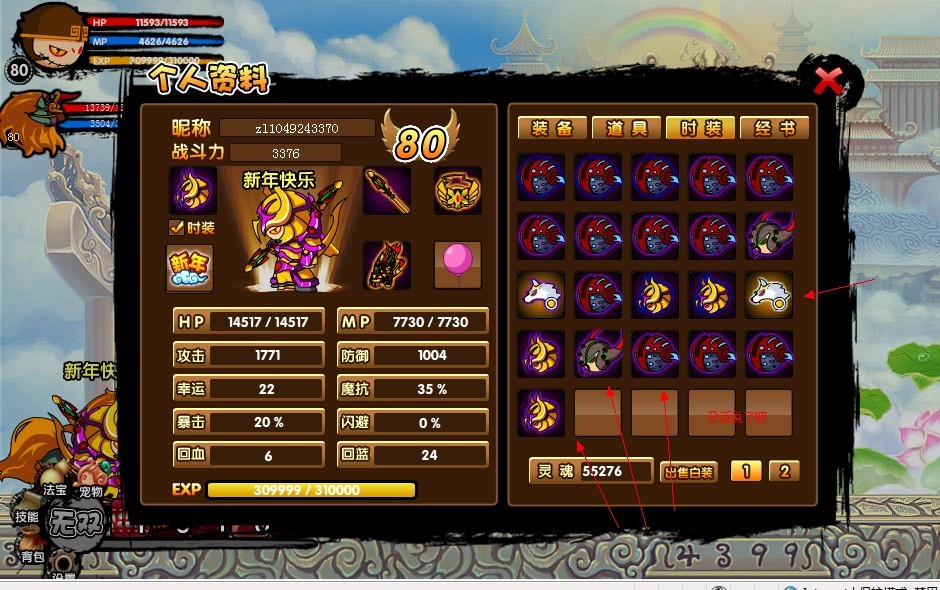This screenshot has height=590, width=940.
Task: Click the 出售白装 sell button
Action: pyautogui.click(x=689, y=472)
